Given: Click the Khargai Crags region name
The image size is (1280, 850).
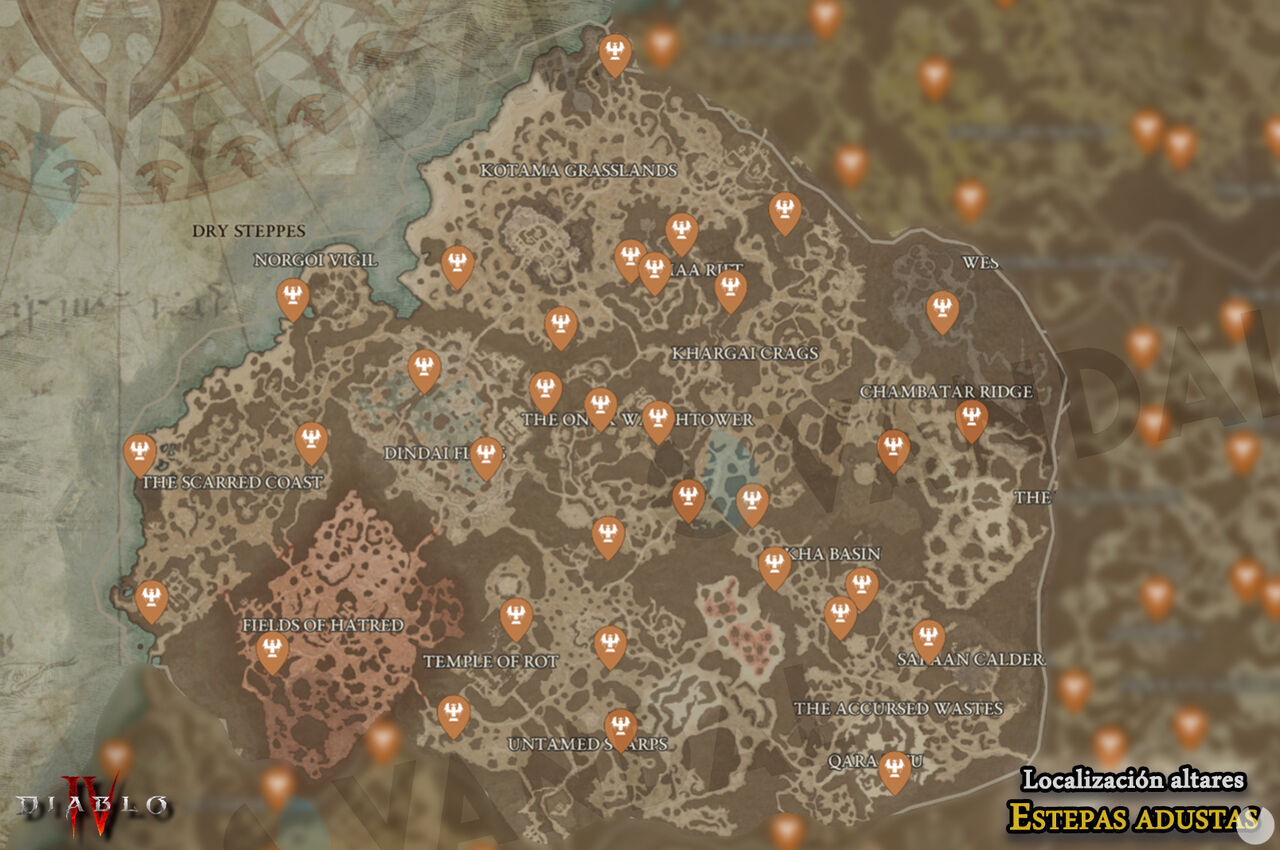Looking at the screenshot, I should coord(748,351).
